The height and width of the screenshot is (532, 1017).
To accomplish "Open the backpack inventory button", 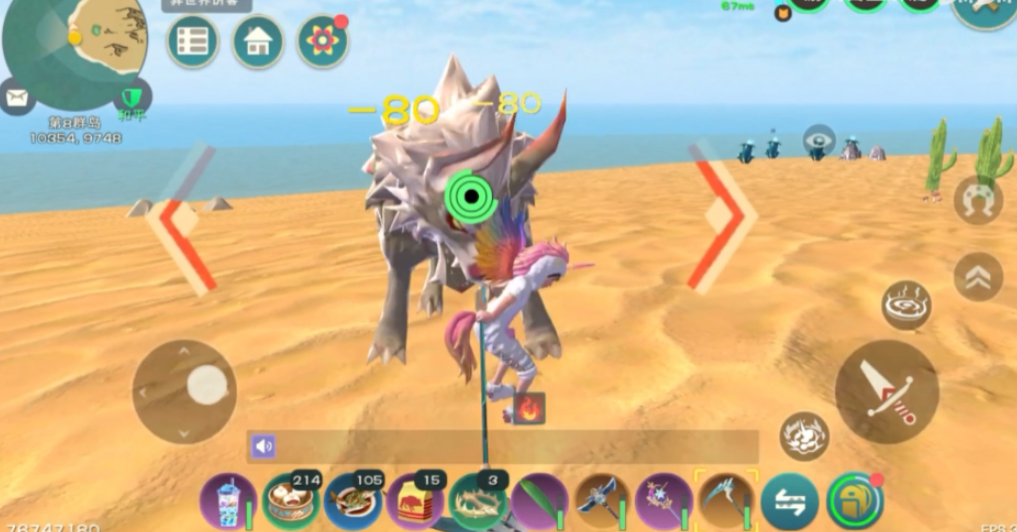I will [x=855, y=500].
